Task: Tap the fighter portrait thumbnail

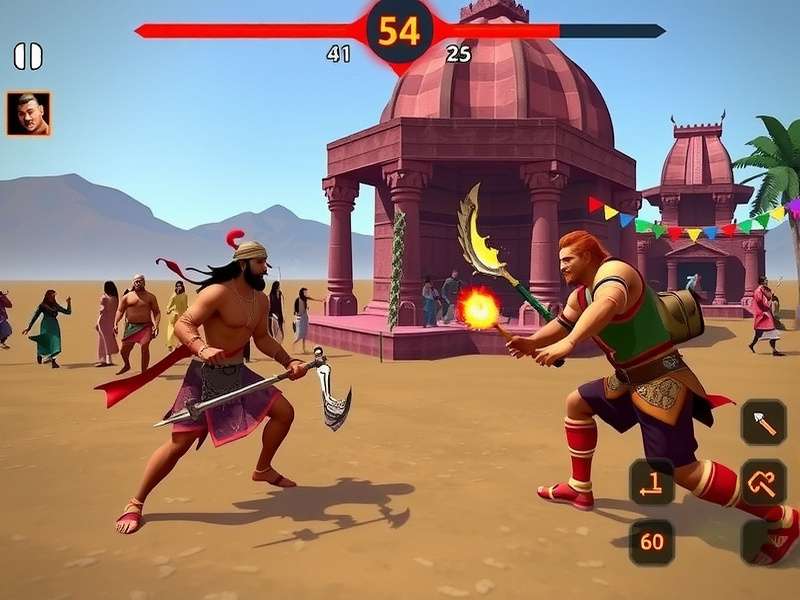Action: [28, 114]
